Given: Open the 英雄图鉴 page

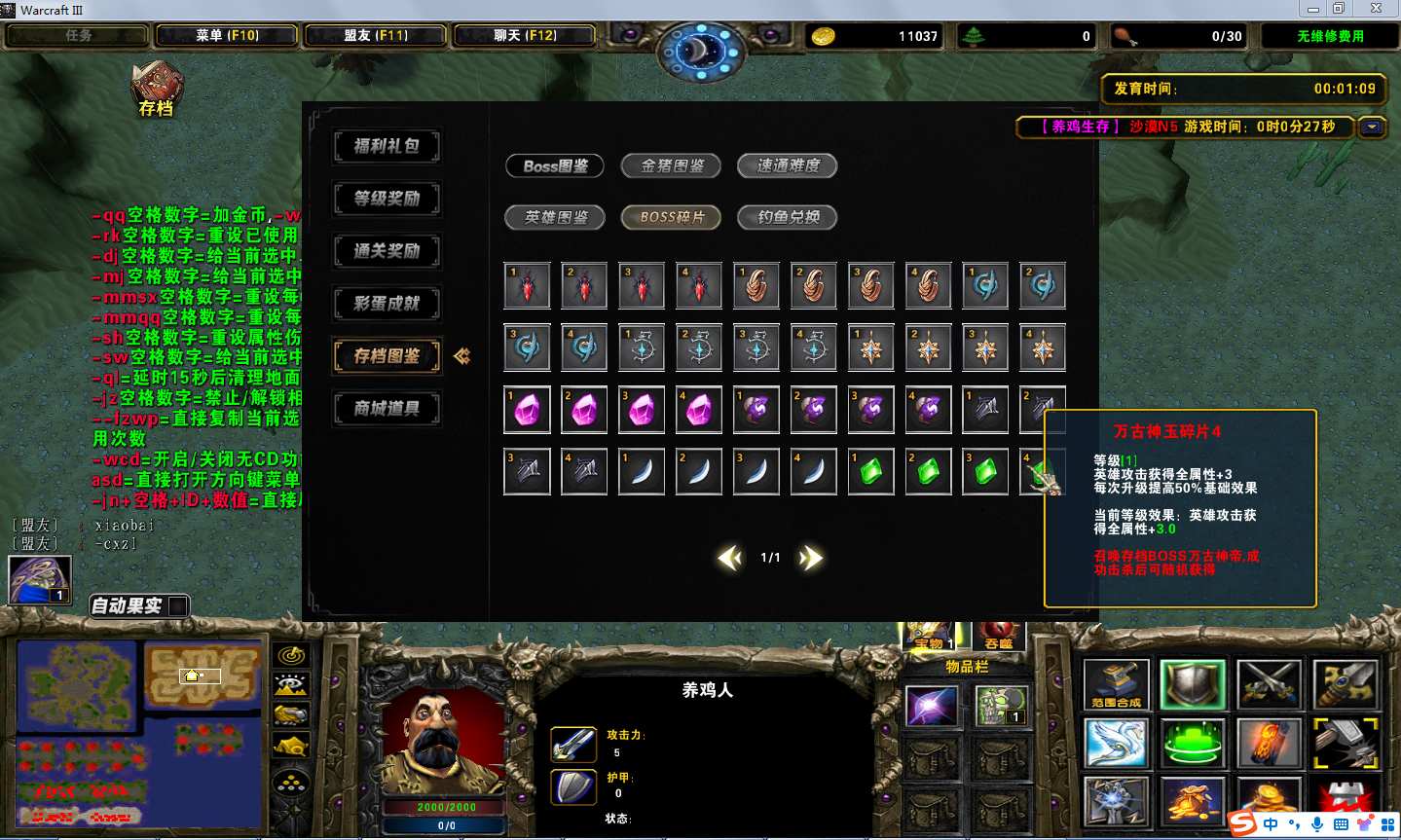Looking at the screenshot, I should point(555,217).
